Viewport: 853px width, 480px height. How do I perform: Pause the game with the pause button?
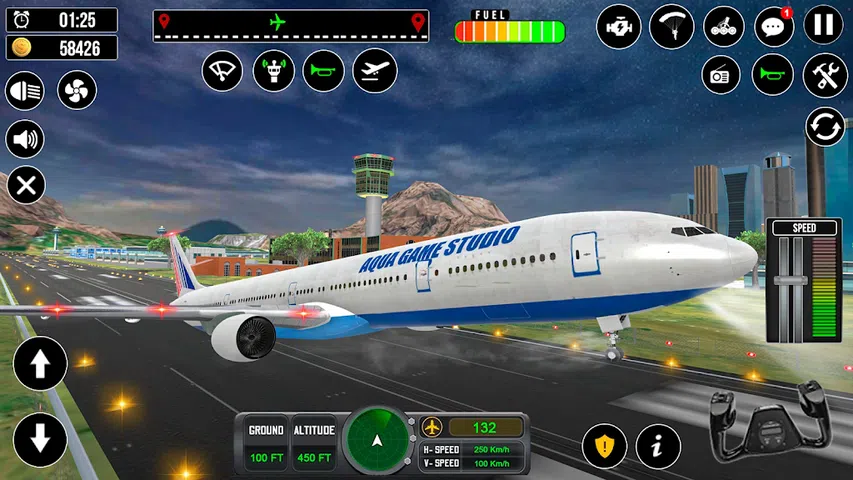pyautogui.click(x=824, y=26)
